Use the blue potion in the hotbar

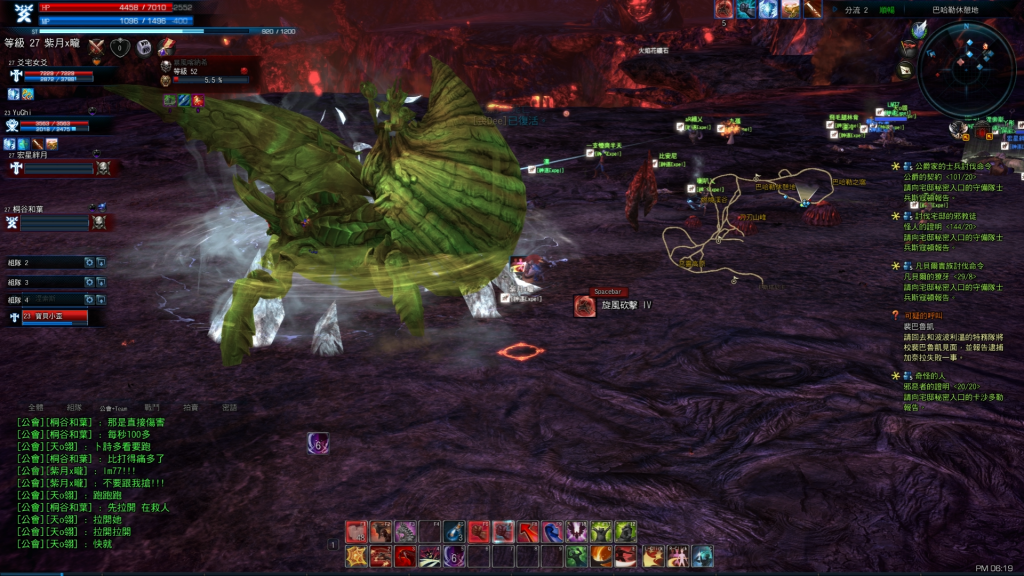pyautogui.click(x=454, y=532)
